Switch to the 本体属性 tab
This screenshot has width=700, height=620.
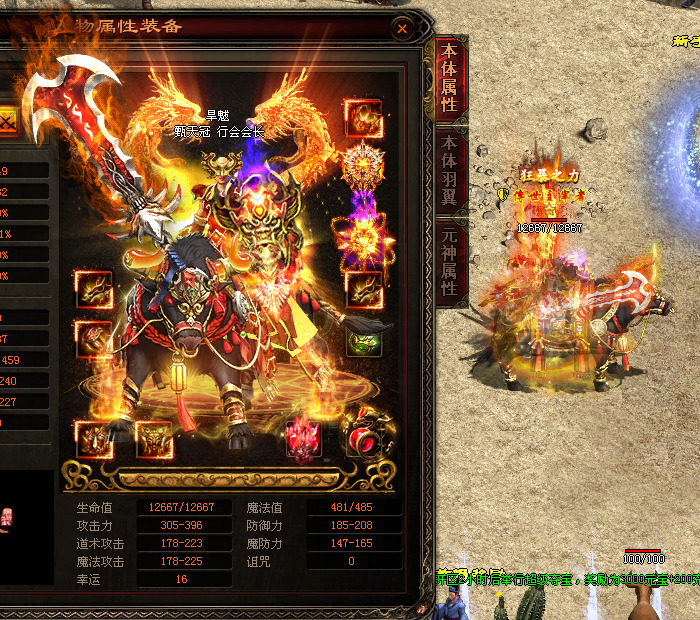(x=450, y=78)
